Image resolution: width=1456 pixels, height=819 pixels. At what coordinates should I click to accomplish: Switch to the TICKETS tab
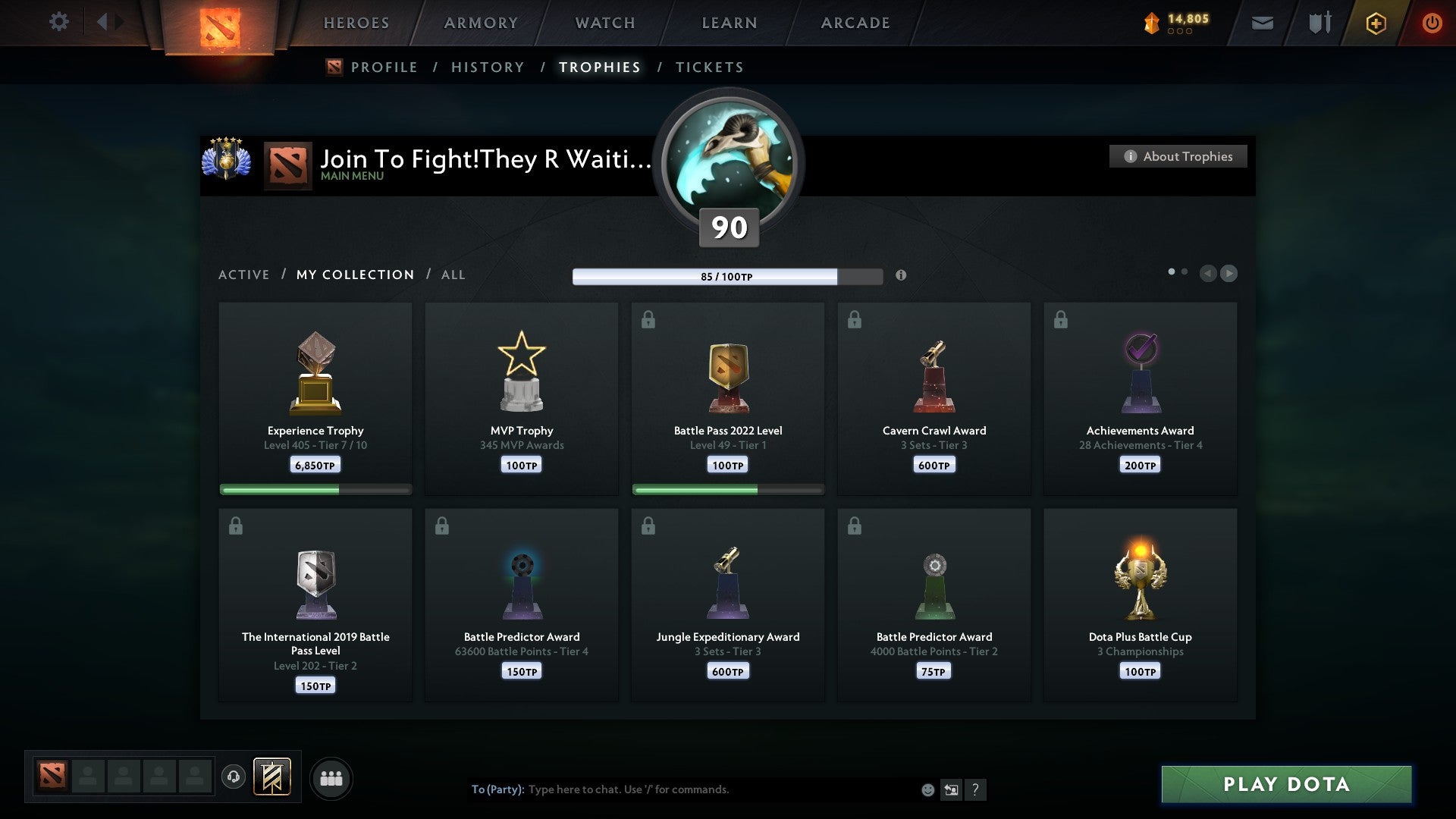pos(709,67)
